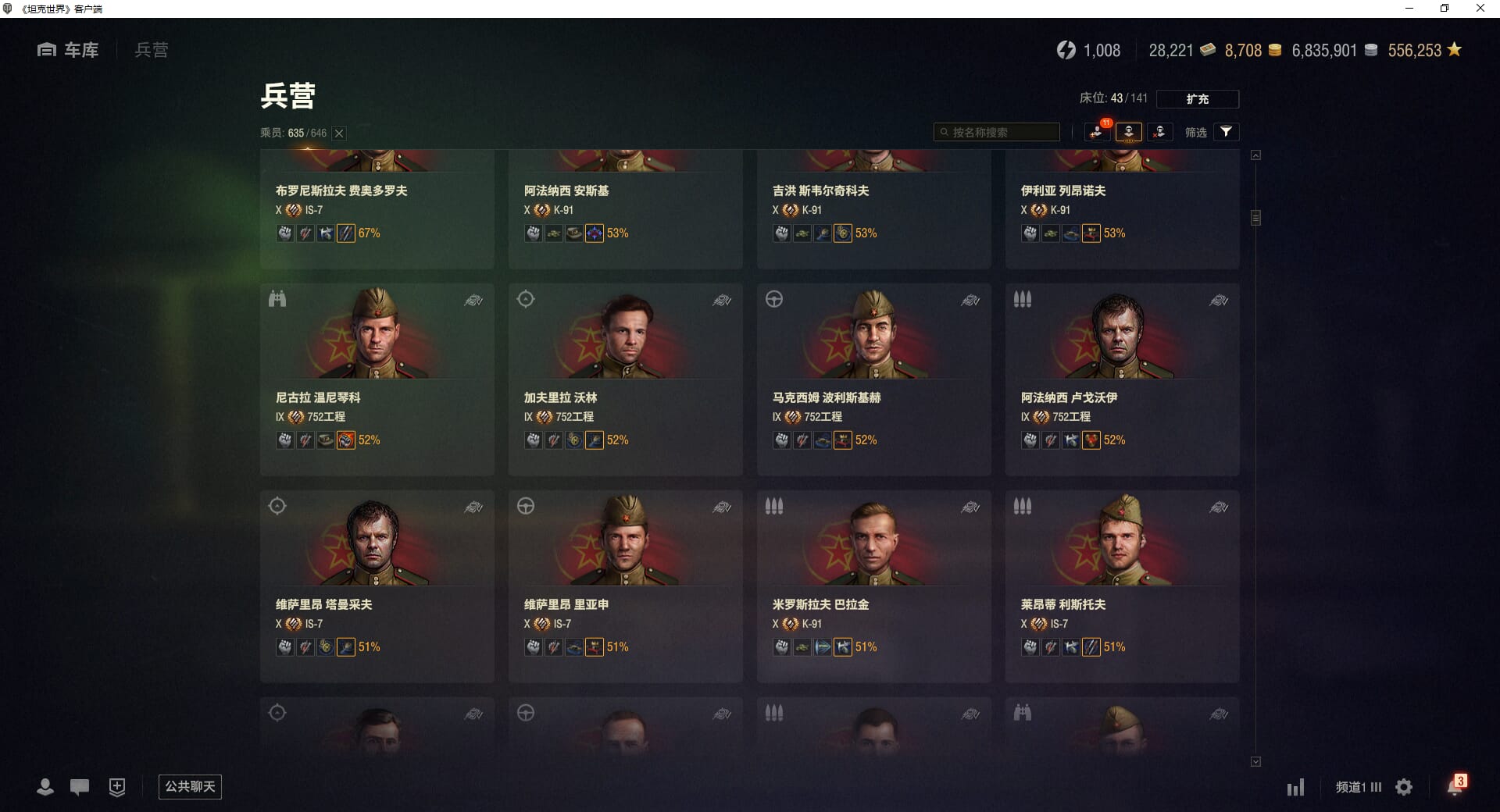Open the 筛选 filter funnel button
The image size is (1500, 812).
click(1226, 132)
